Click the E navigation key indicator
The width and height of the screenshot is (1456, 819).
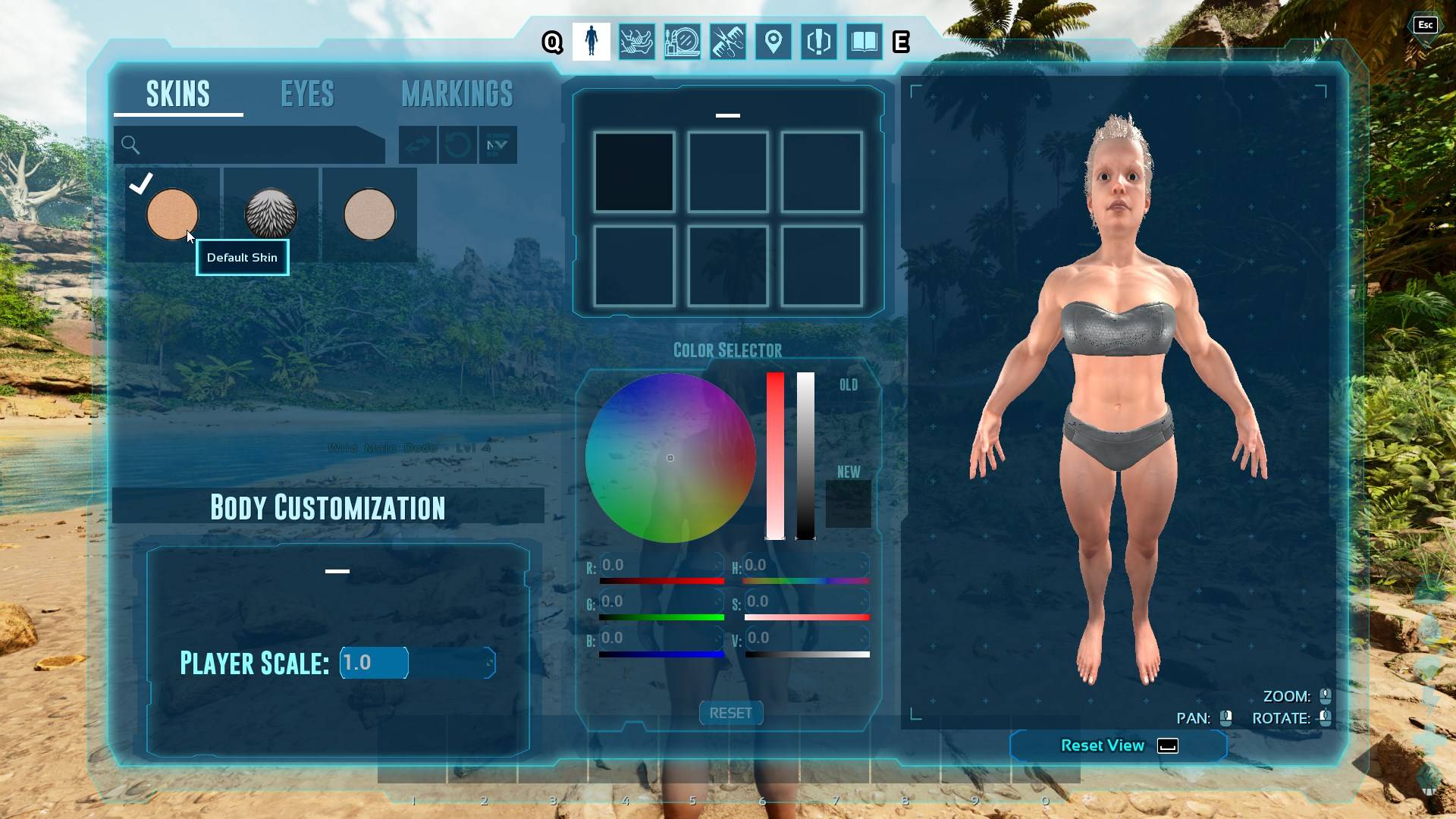(x=902, y=42)
